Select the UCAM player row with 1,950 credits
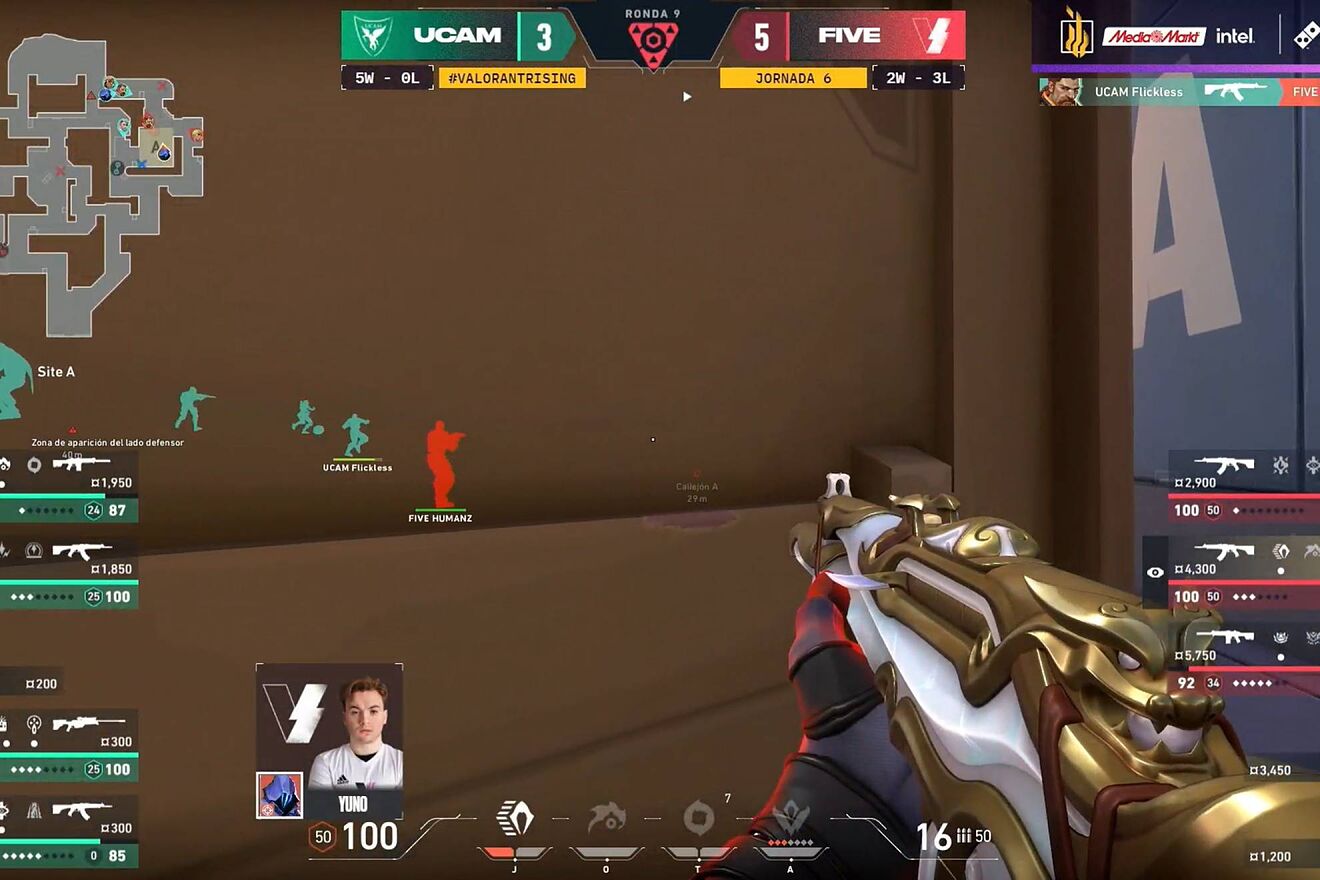 click(x=68, y=486)
